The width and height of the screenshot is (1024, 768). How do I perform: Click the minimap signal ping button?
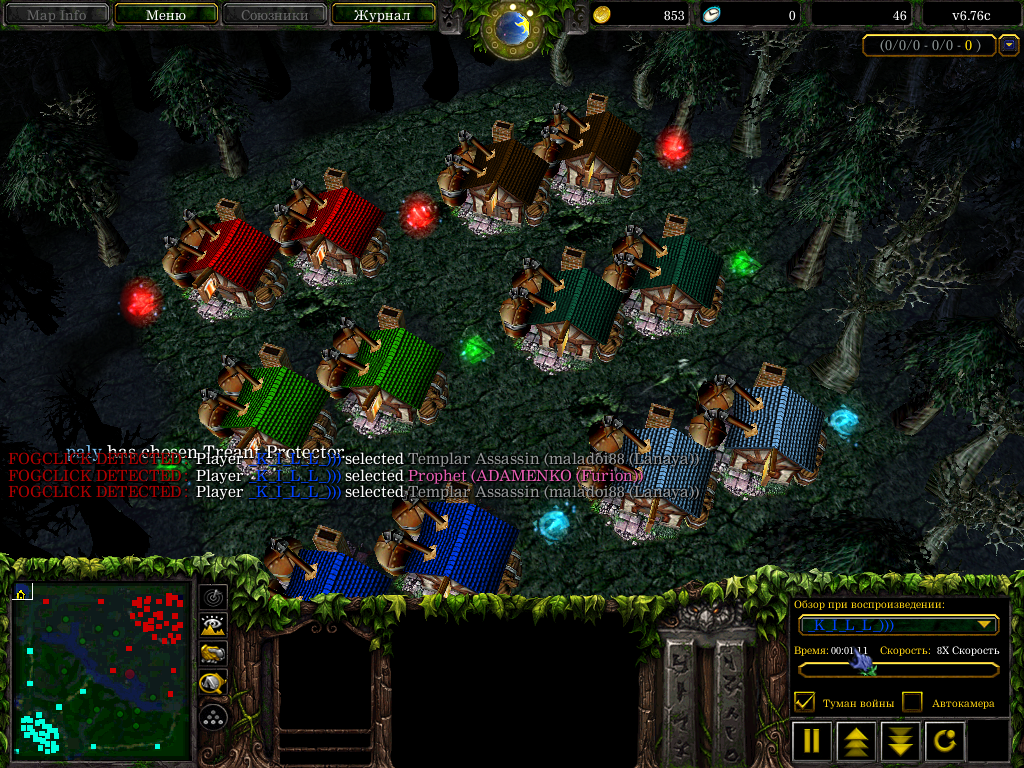coord(213,597)
